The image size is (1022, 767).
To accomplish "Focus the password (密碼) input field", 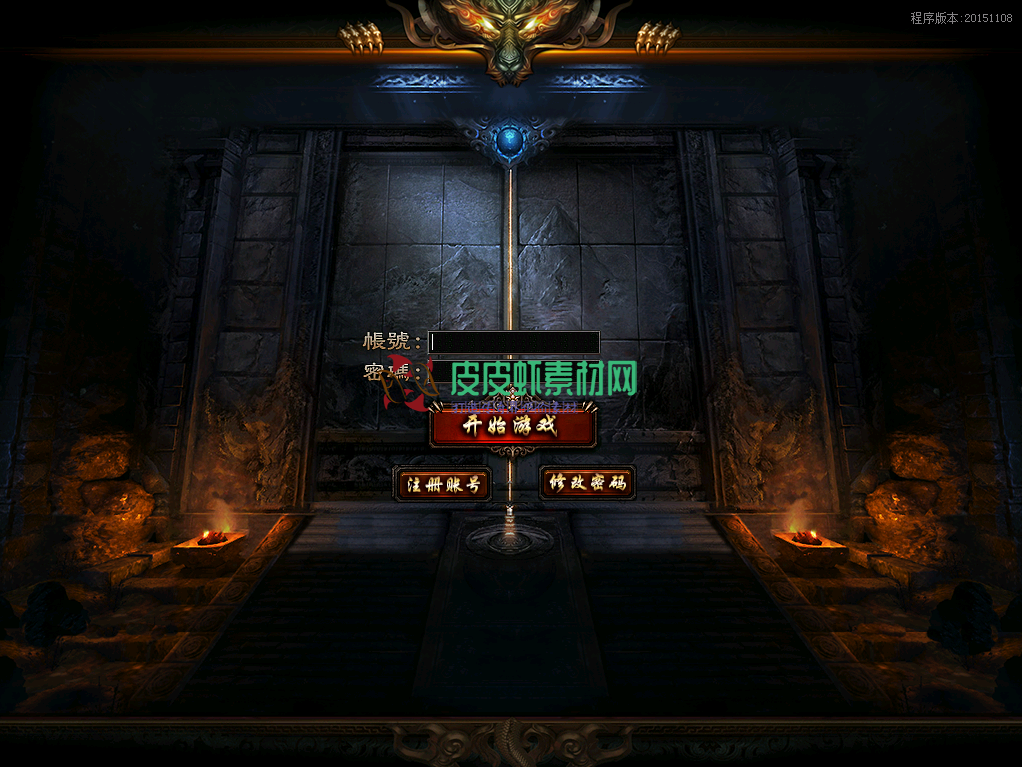I will pyautogui.click(x=514, y=372).
